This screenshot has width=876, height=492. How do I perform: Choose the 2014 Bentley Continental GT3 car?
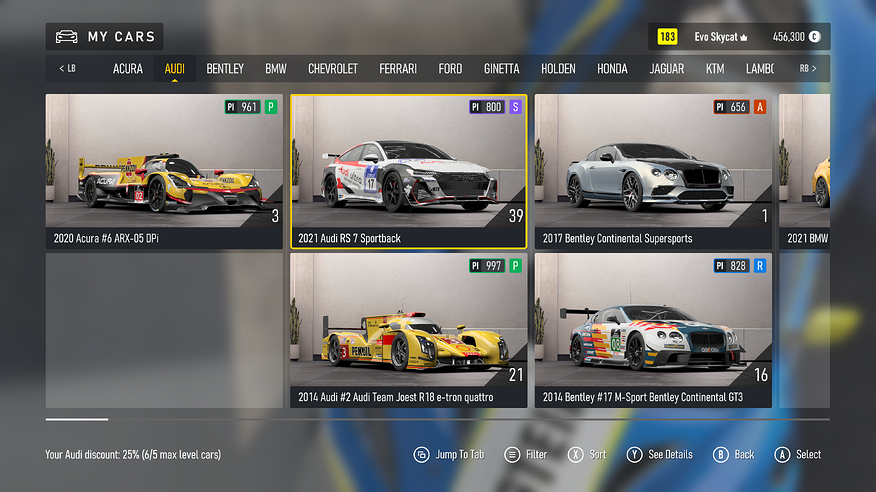click(653, 330)
